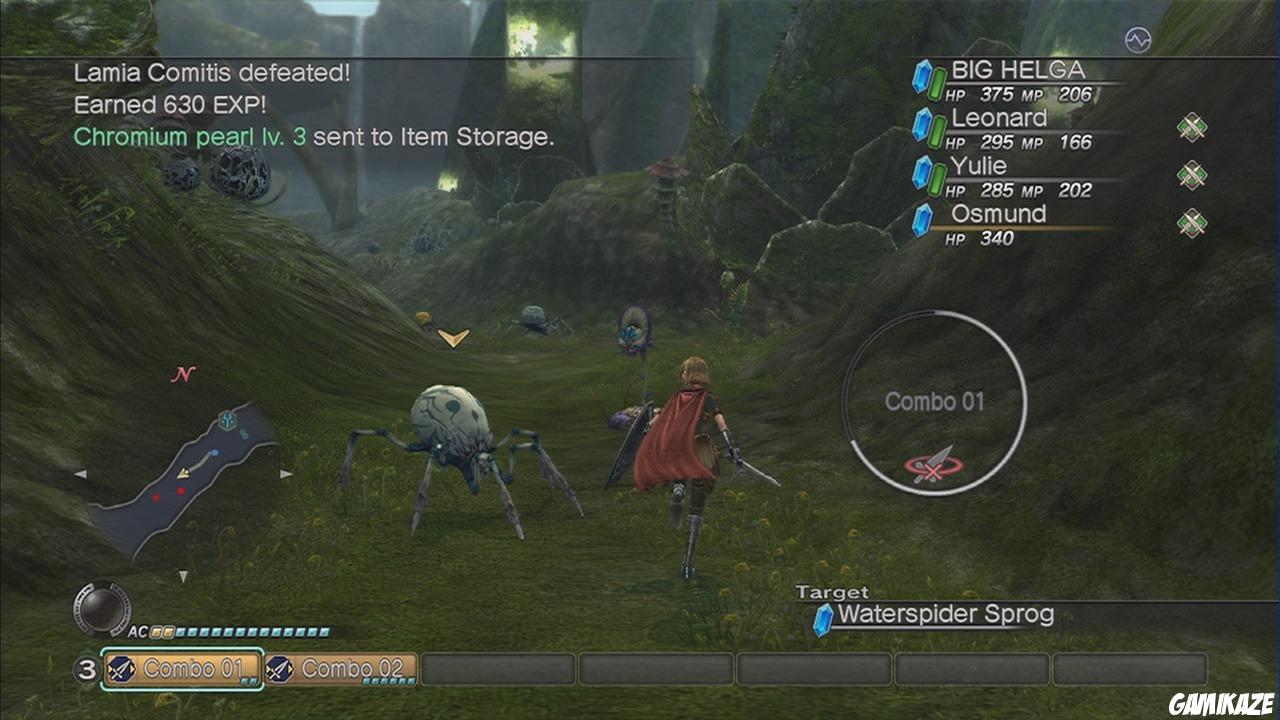The image size is (1280, 720).
Task: Select BIG HELGA in the party list
Action: [1016, 80]
